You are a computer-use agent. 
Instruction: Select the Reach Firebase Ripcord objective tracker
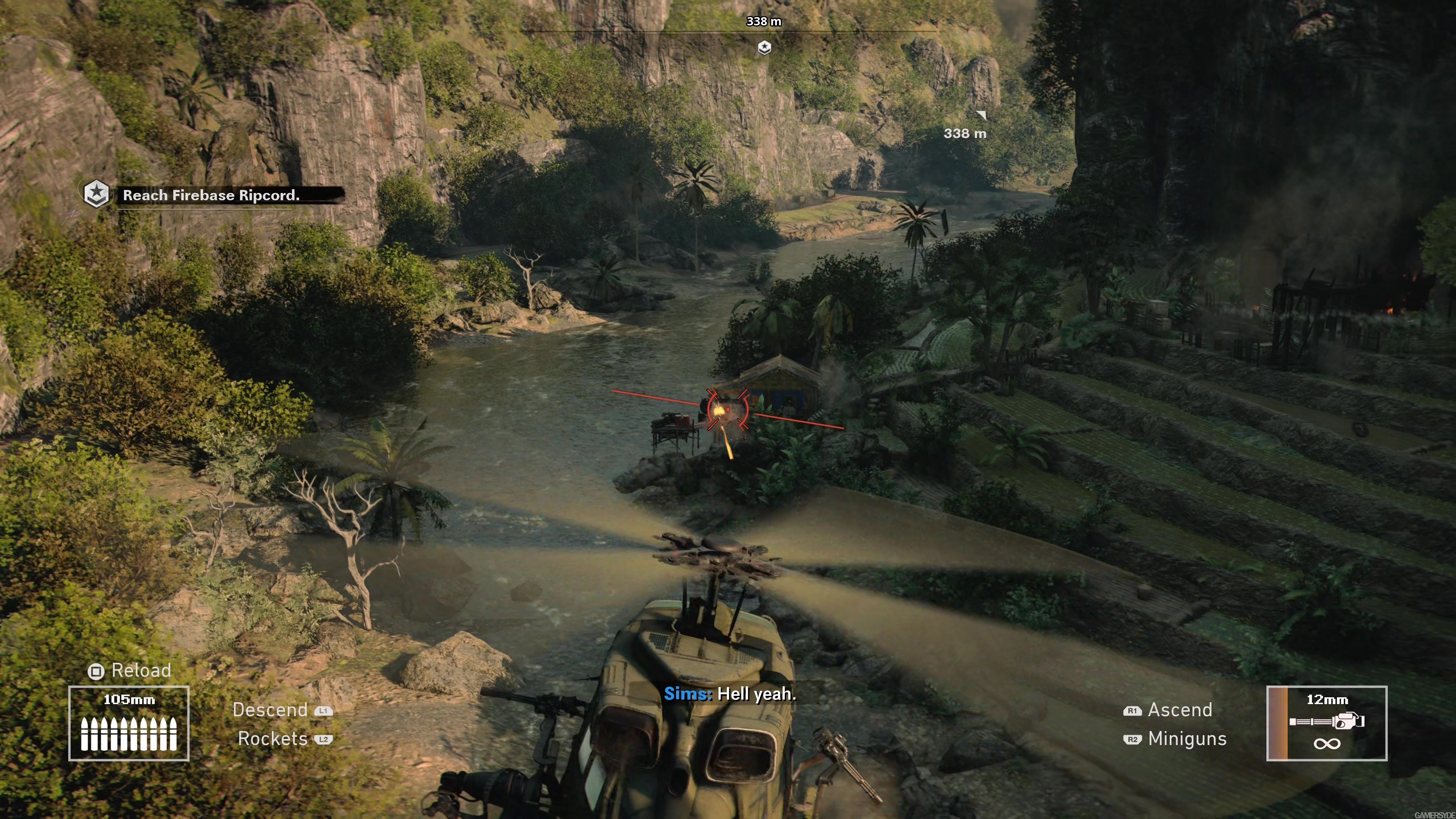(212, 196)
